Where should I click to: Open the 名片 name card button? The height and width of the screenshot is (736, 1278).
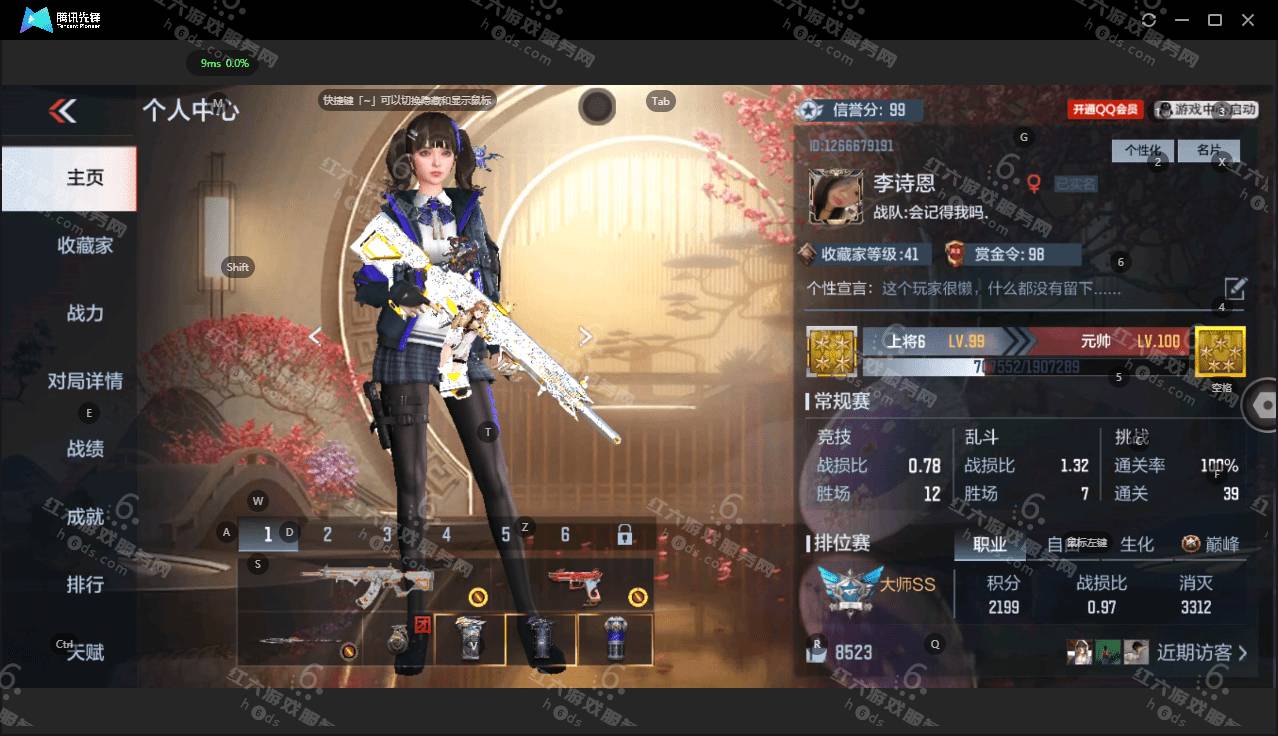point(1208,151)
